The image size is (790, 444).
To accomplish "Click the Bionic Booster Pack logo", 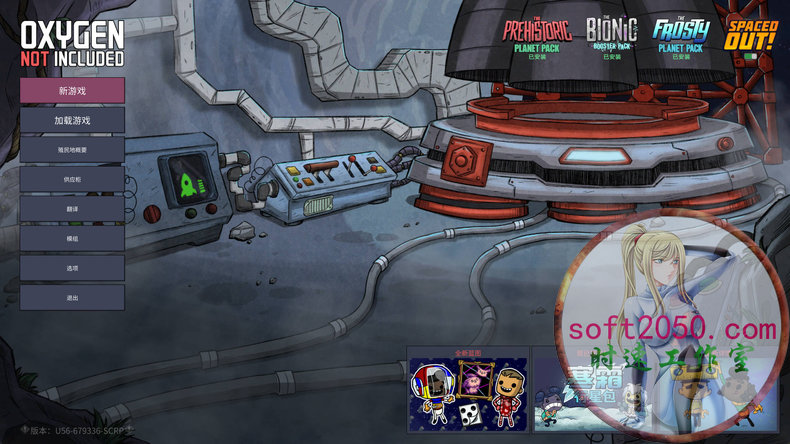I will pos(611,34).
